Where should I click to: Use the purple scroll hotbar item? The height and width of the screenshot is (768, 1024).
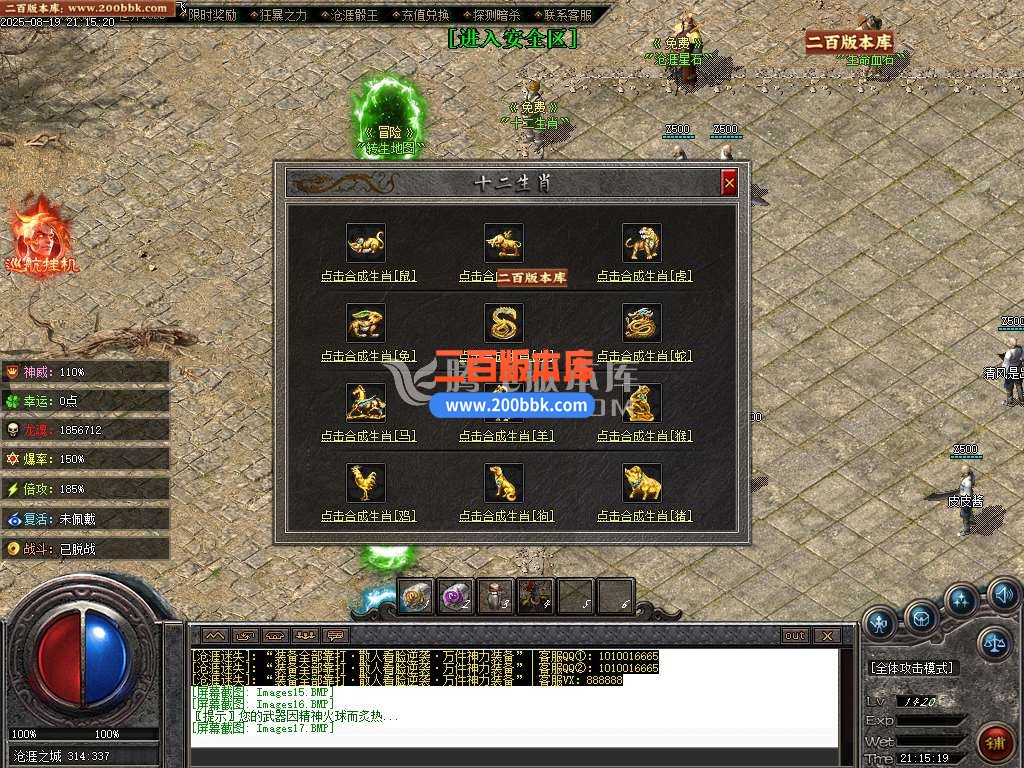[x=456, y=597]
